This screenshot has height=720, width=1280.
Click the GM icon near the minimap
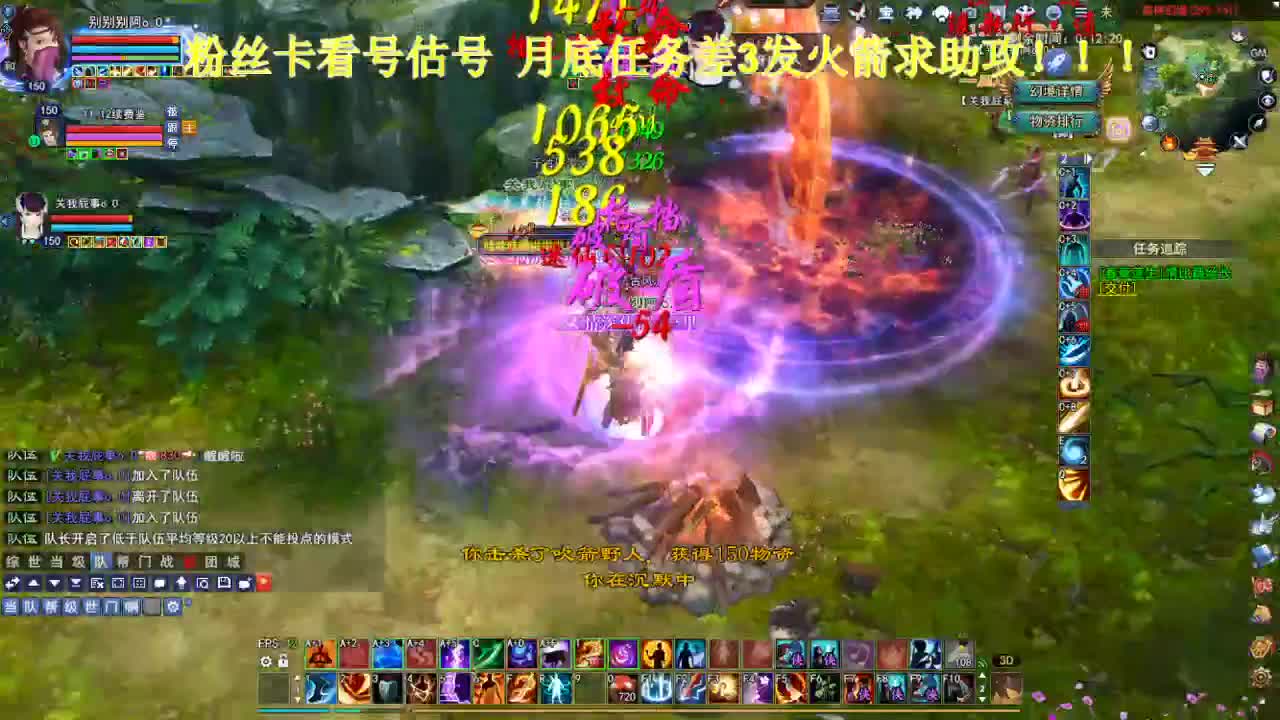pyautogui.click(x=1258, y=53)
